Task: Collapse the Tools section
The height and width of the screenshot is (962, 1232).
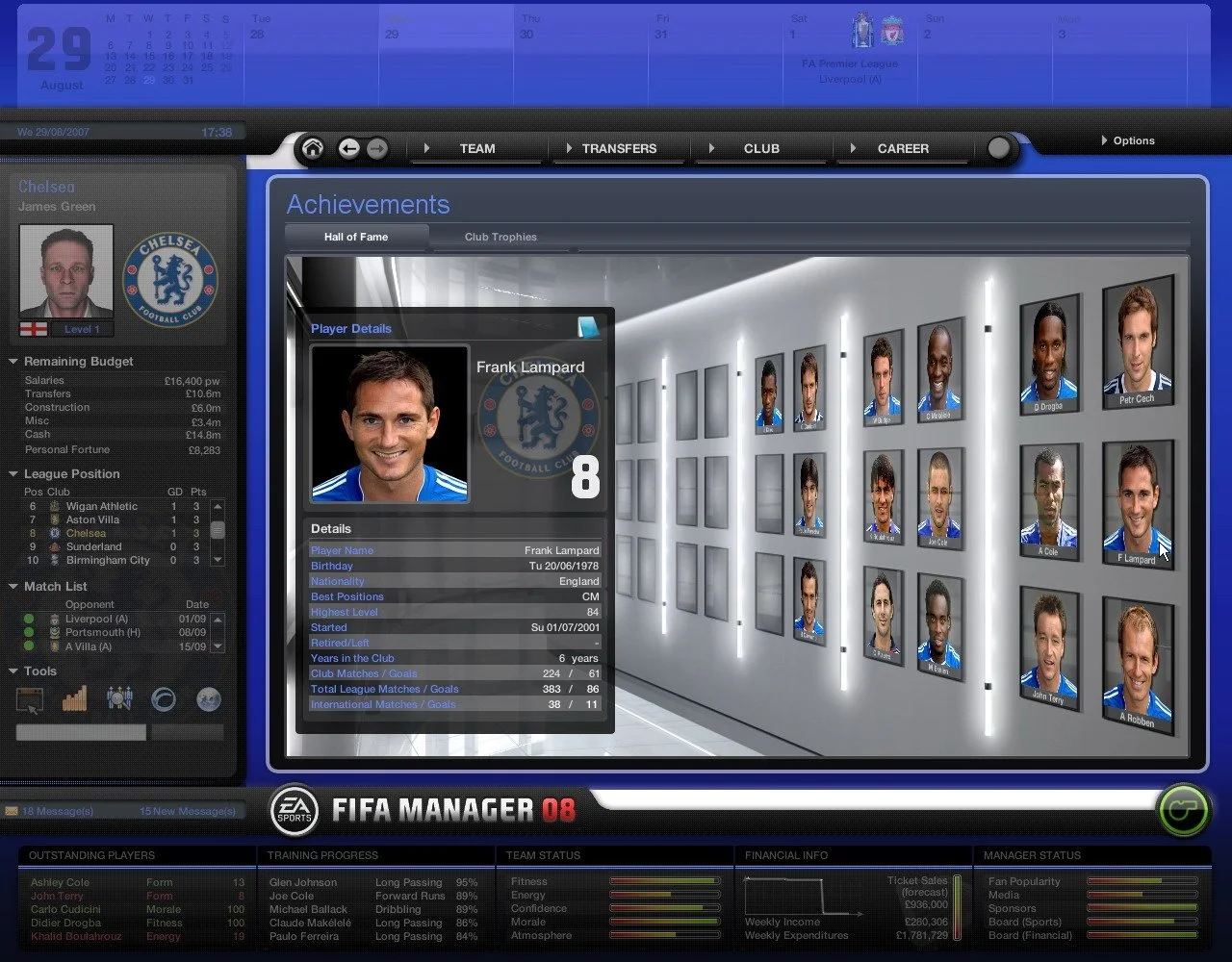Action: [12, 671]
